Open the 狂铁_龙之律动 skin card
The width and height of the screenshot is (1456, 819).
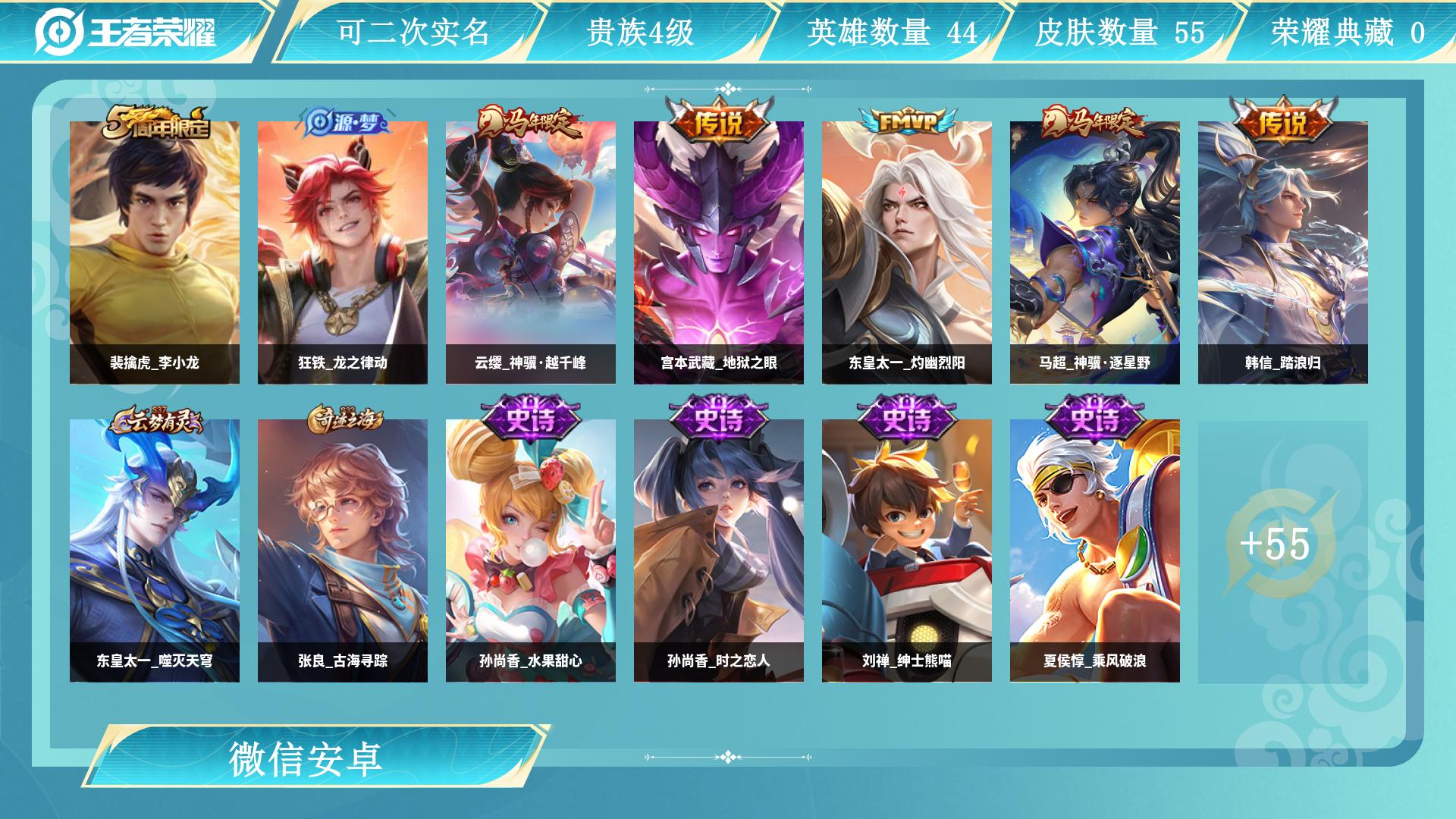tap(343, 252)
